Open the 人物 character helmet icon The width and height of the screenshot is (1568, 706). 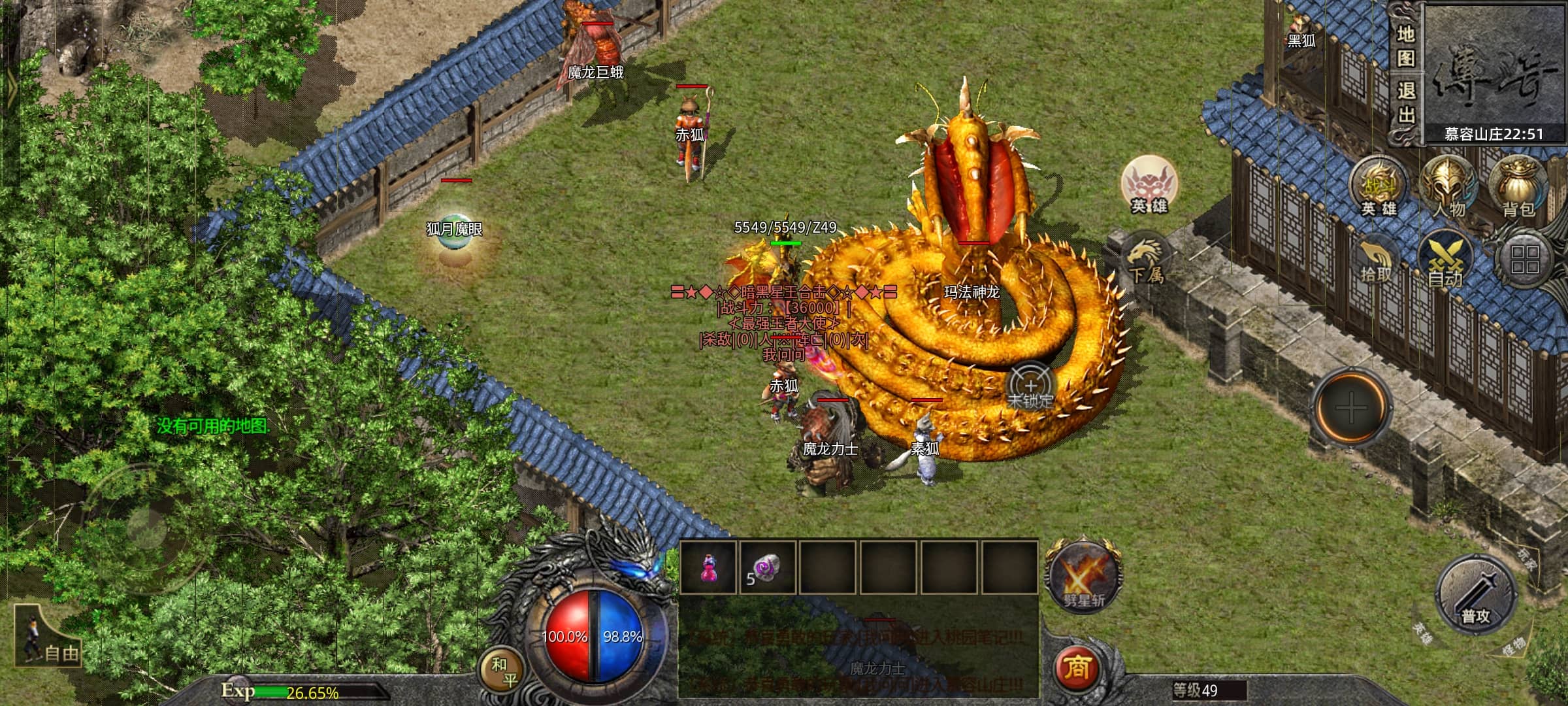click(x=1450, y=188)
